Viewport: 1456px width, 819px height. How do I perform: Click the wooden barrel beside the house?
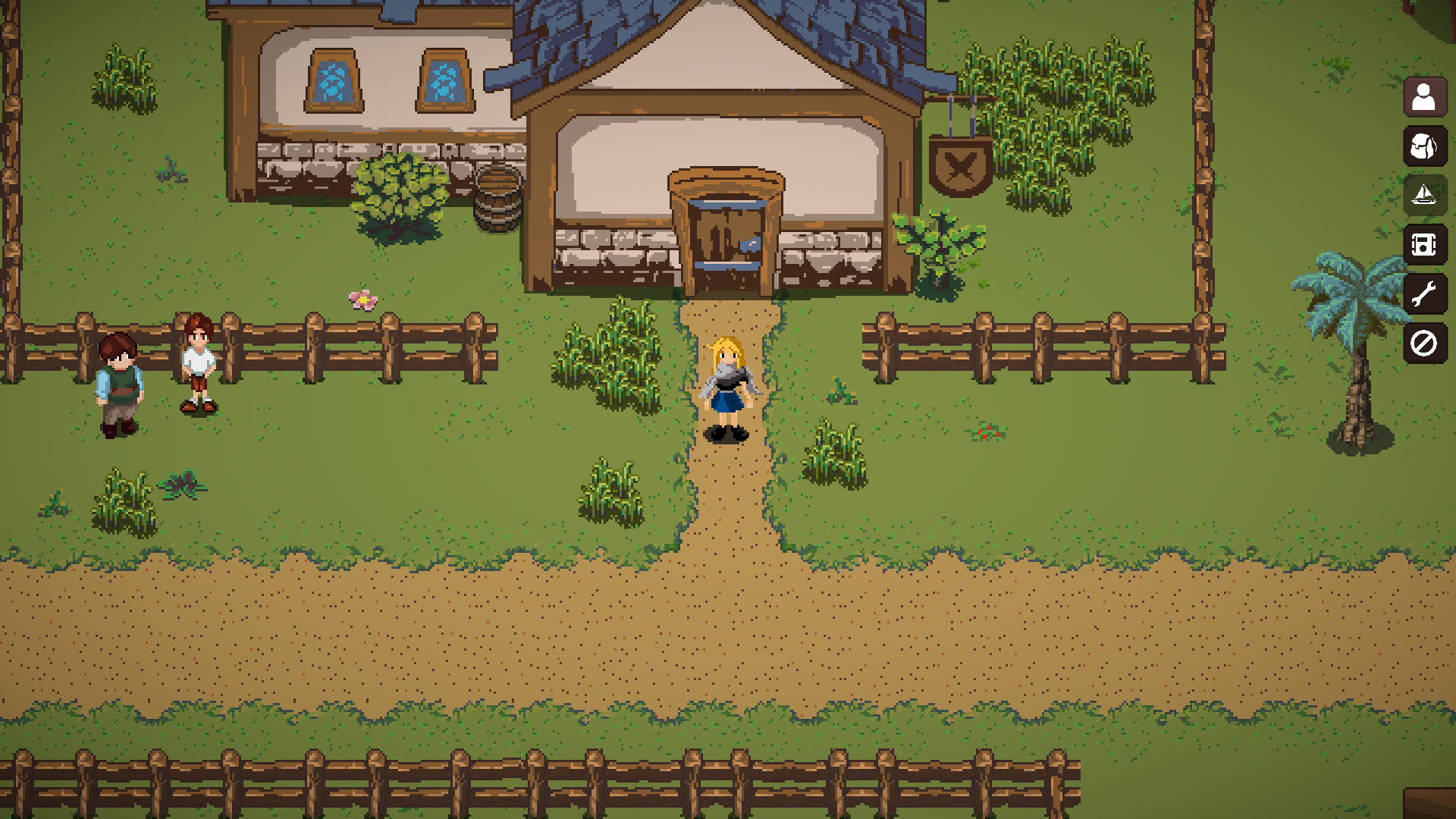pos(497,201)
